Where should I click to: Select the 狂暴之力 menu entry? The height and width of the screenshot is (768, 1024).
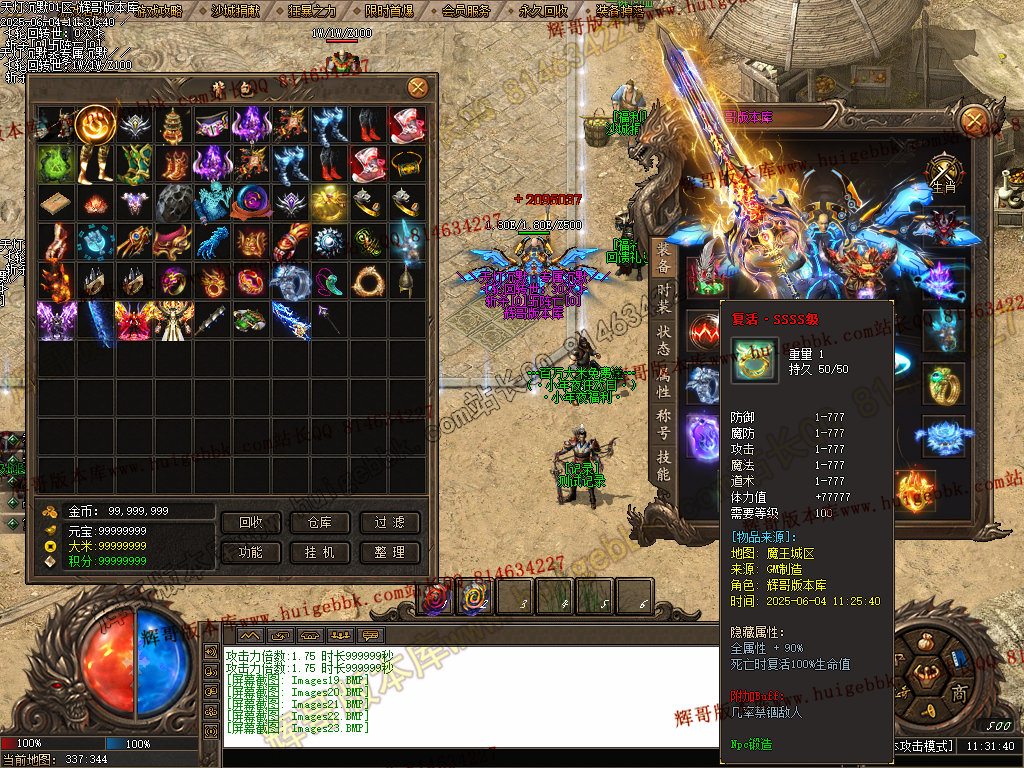point(312,11)
